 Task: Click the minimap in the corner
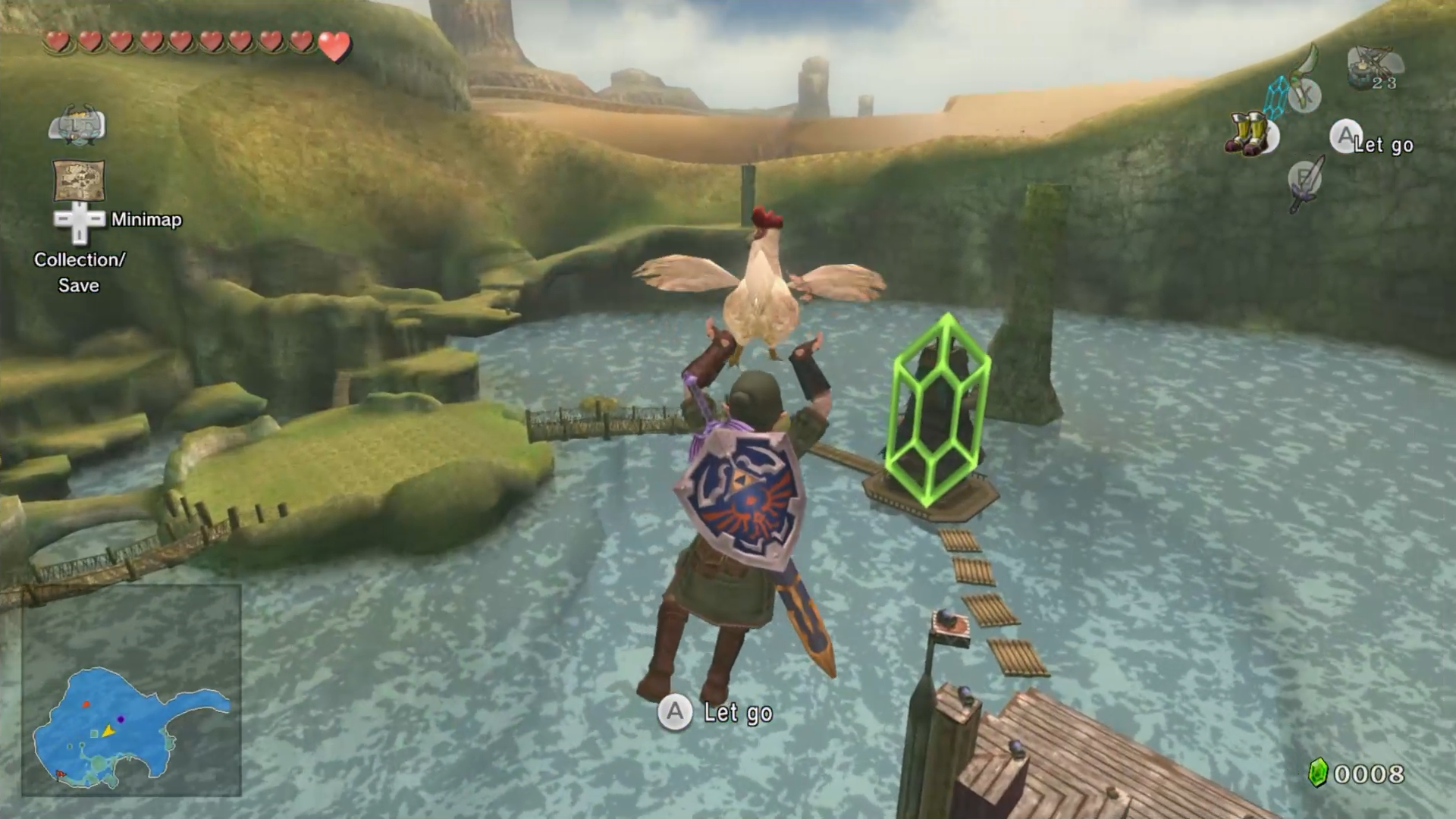coord(131,691)
